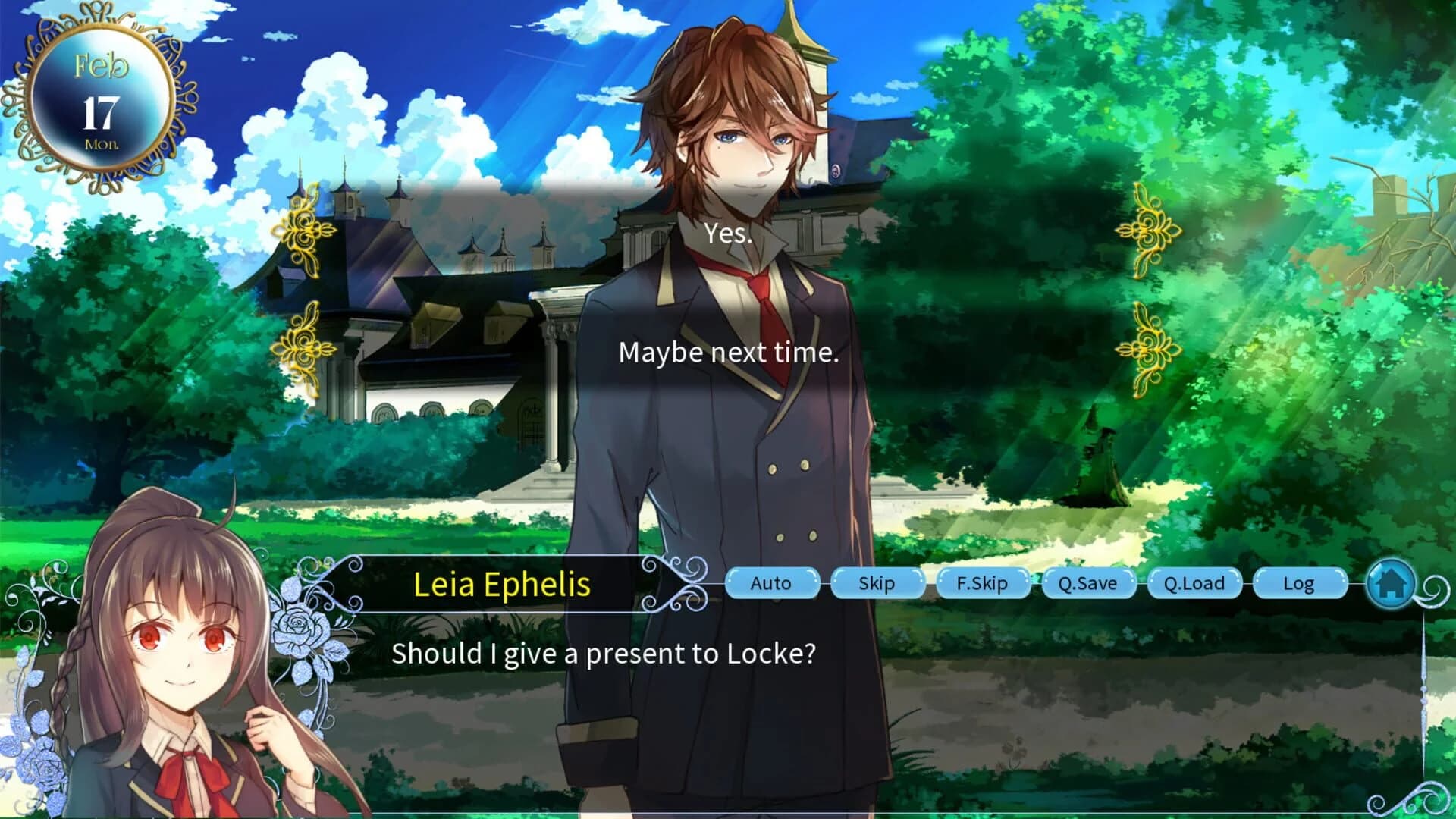Quick save using the Q.Save button
Image resolution: width=1456 pixels, height=819 pixels.
click(x=1090, y=584)
